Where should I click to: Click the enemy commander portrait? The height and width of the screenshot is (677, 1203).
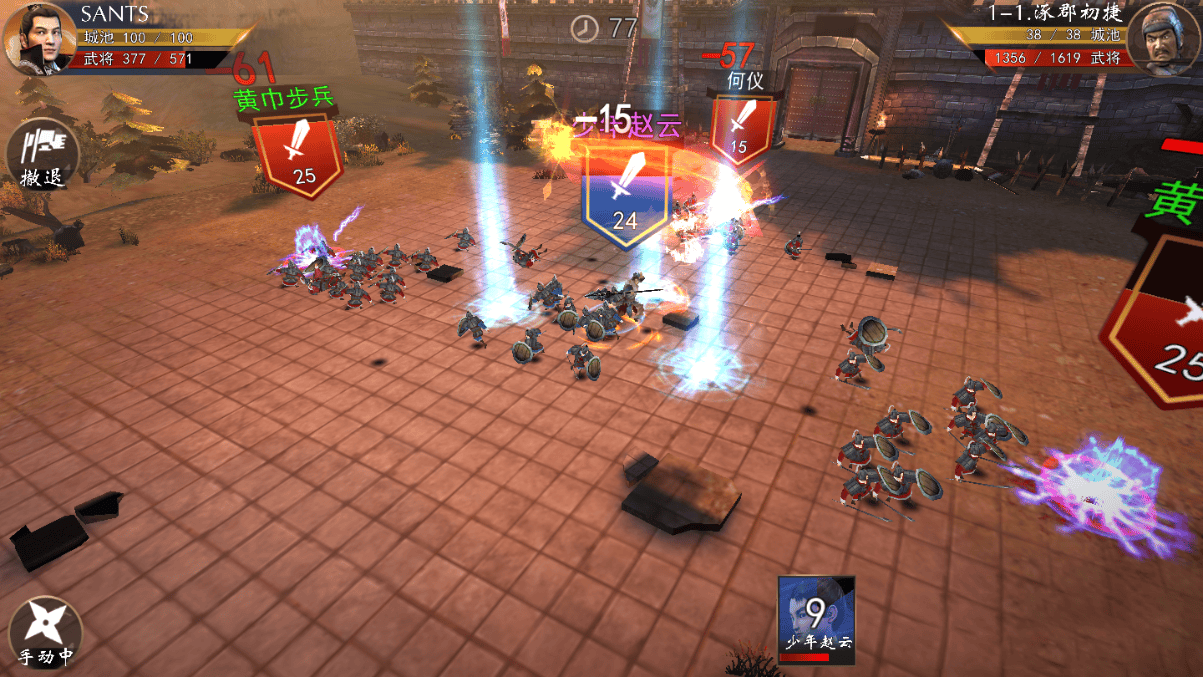1163,40
